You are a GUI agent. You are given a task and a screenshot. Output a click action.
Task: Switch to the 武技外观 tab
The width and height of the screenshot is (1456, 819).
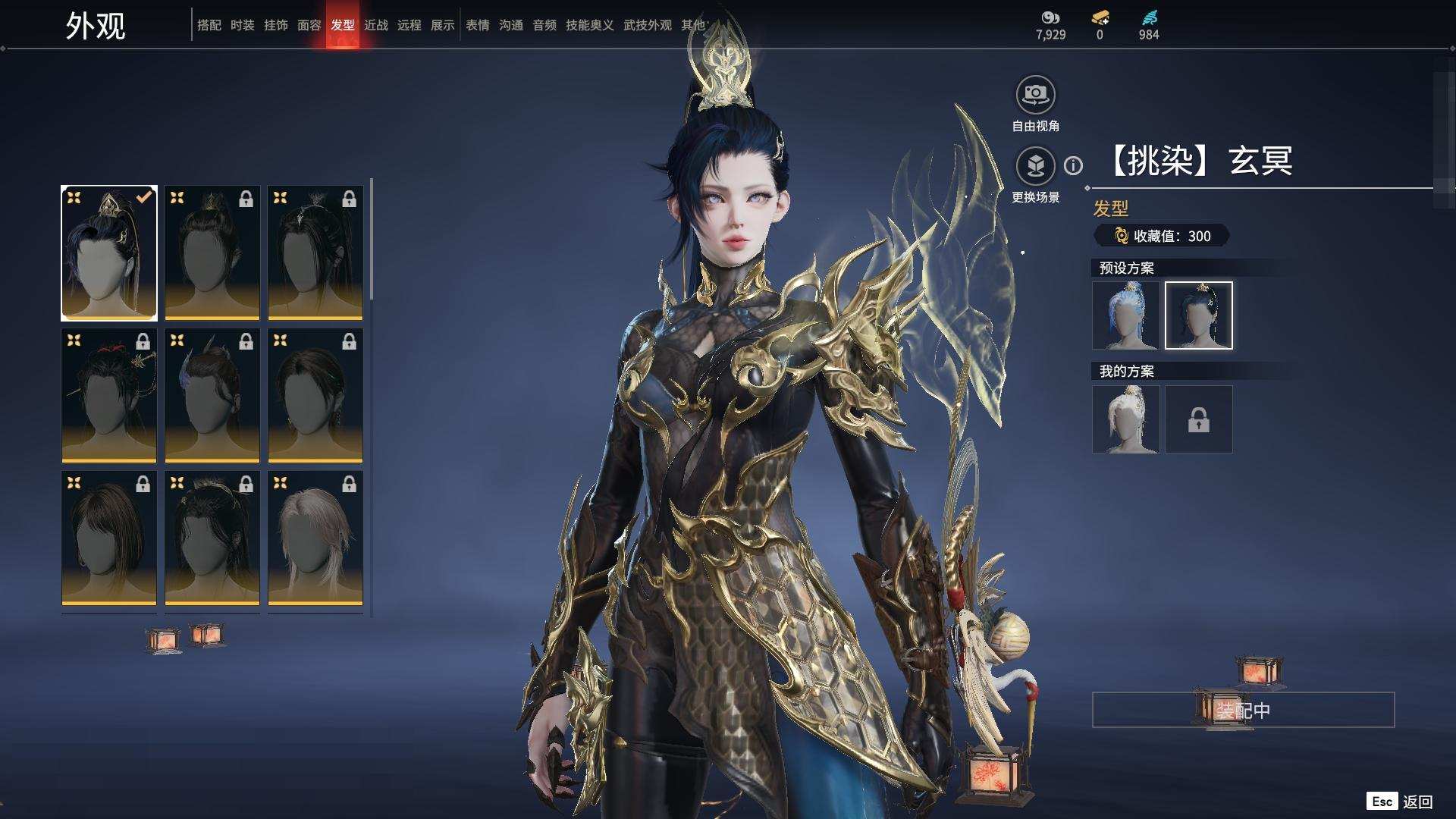pyautogui.click(x=647, y=25)
